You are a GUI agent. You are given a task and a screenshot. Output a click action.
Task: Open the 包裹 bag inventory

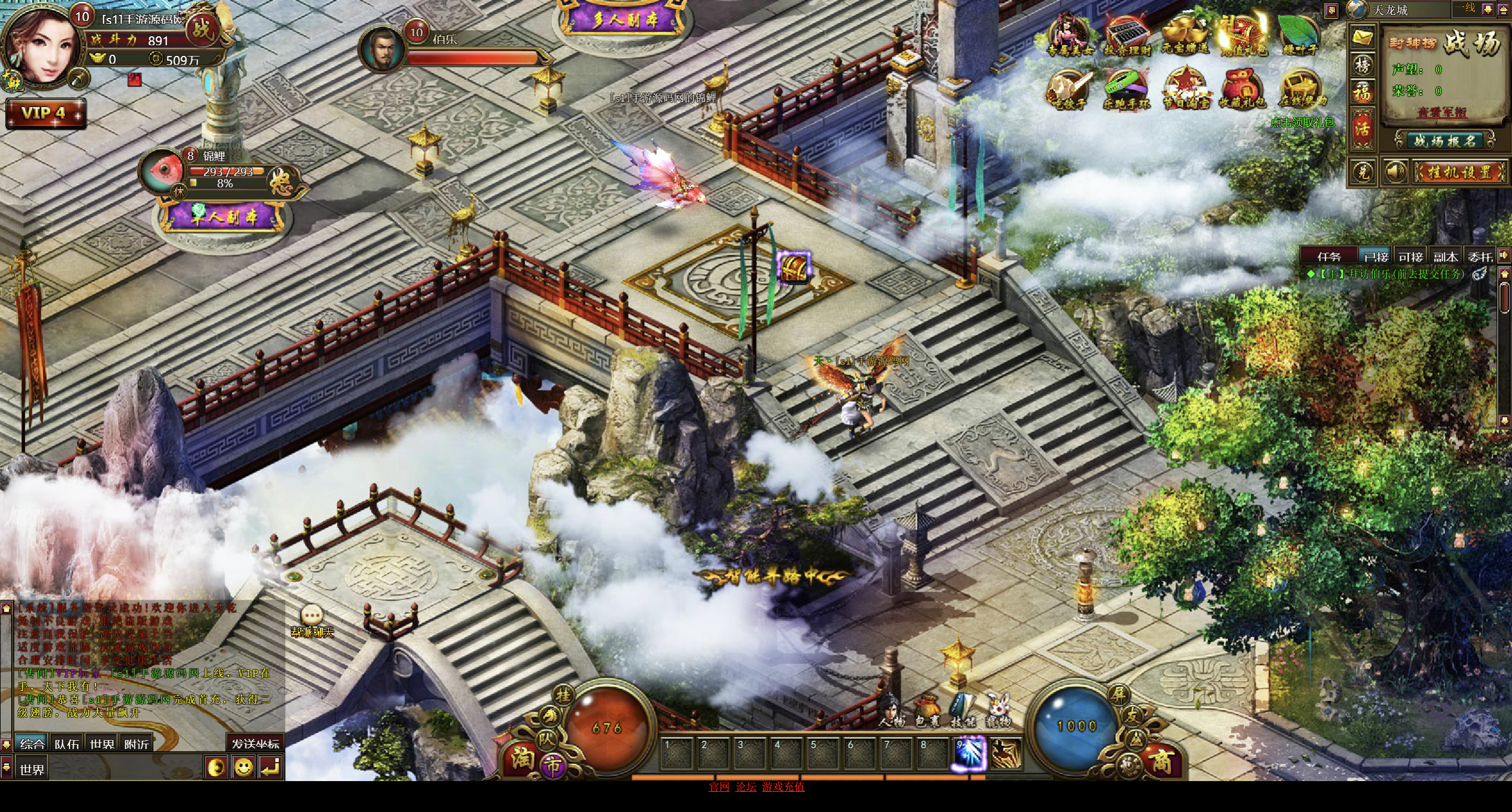click(927, 710)
